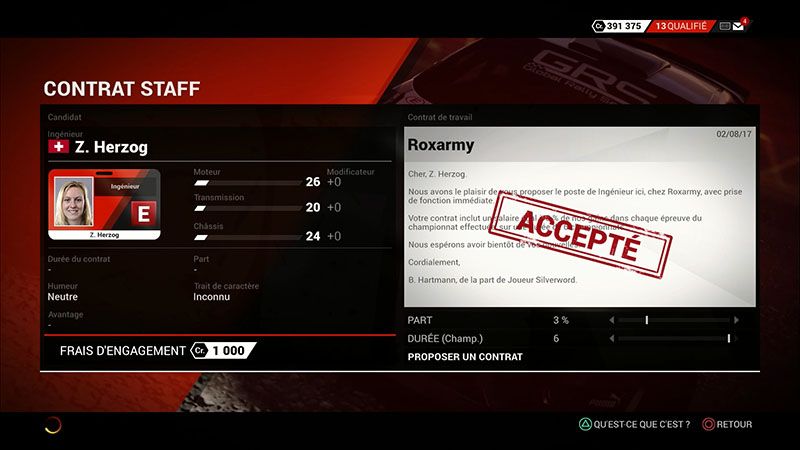This screenshot has height=450, width=800.
Task: Increase the Part percentage with right arrow
Action: tap(737, 320)
